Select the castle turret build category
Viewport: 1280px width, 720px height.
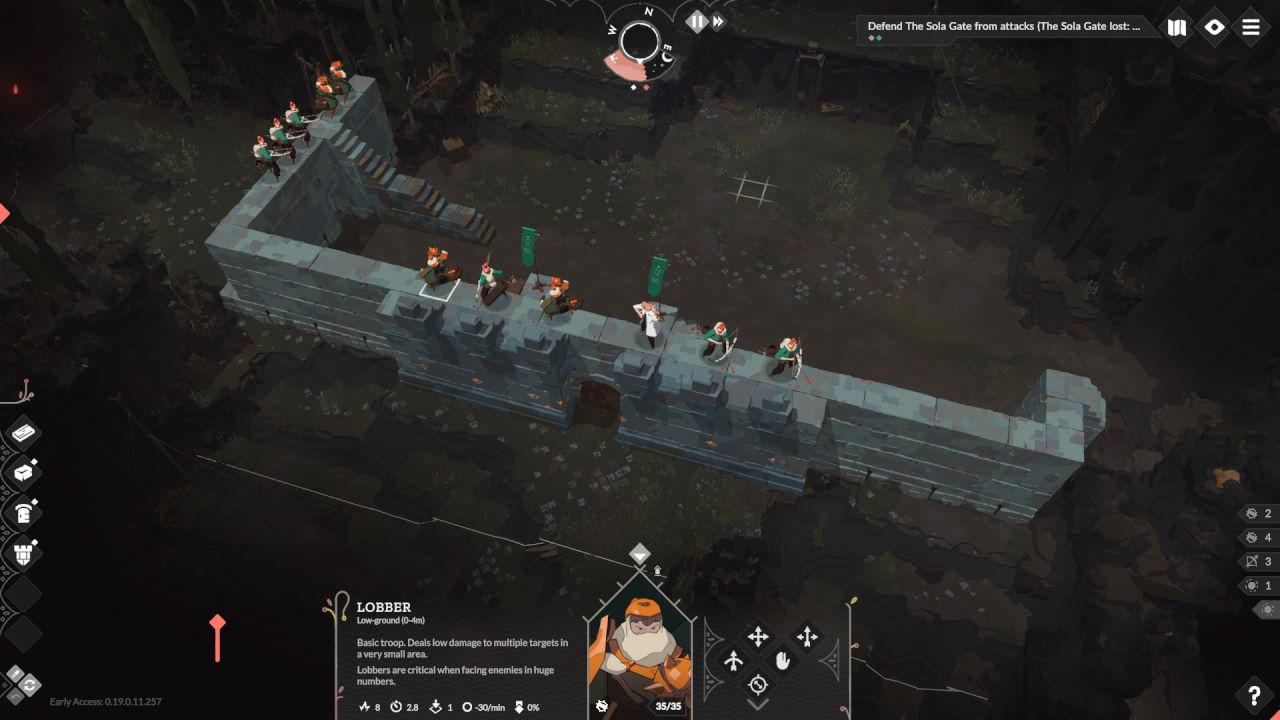coord(23,552)
